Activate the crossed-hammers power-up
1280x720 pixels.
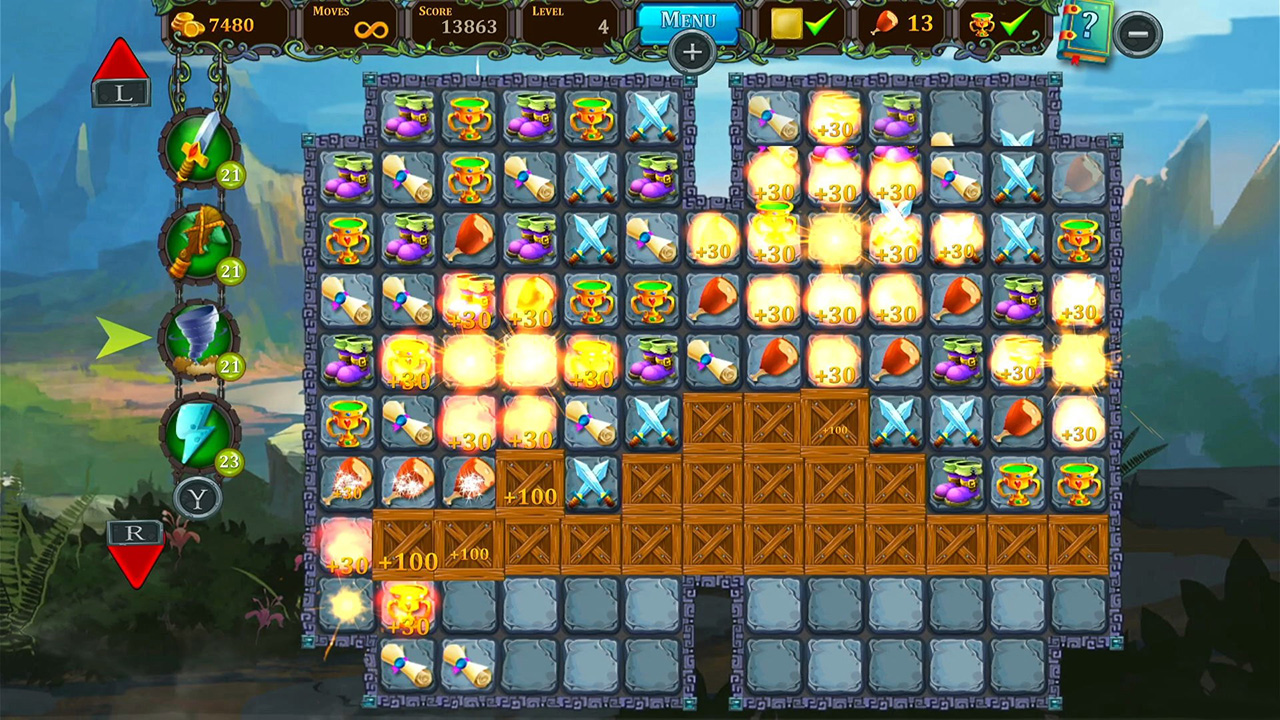click(x=197, y=242)
